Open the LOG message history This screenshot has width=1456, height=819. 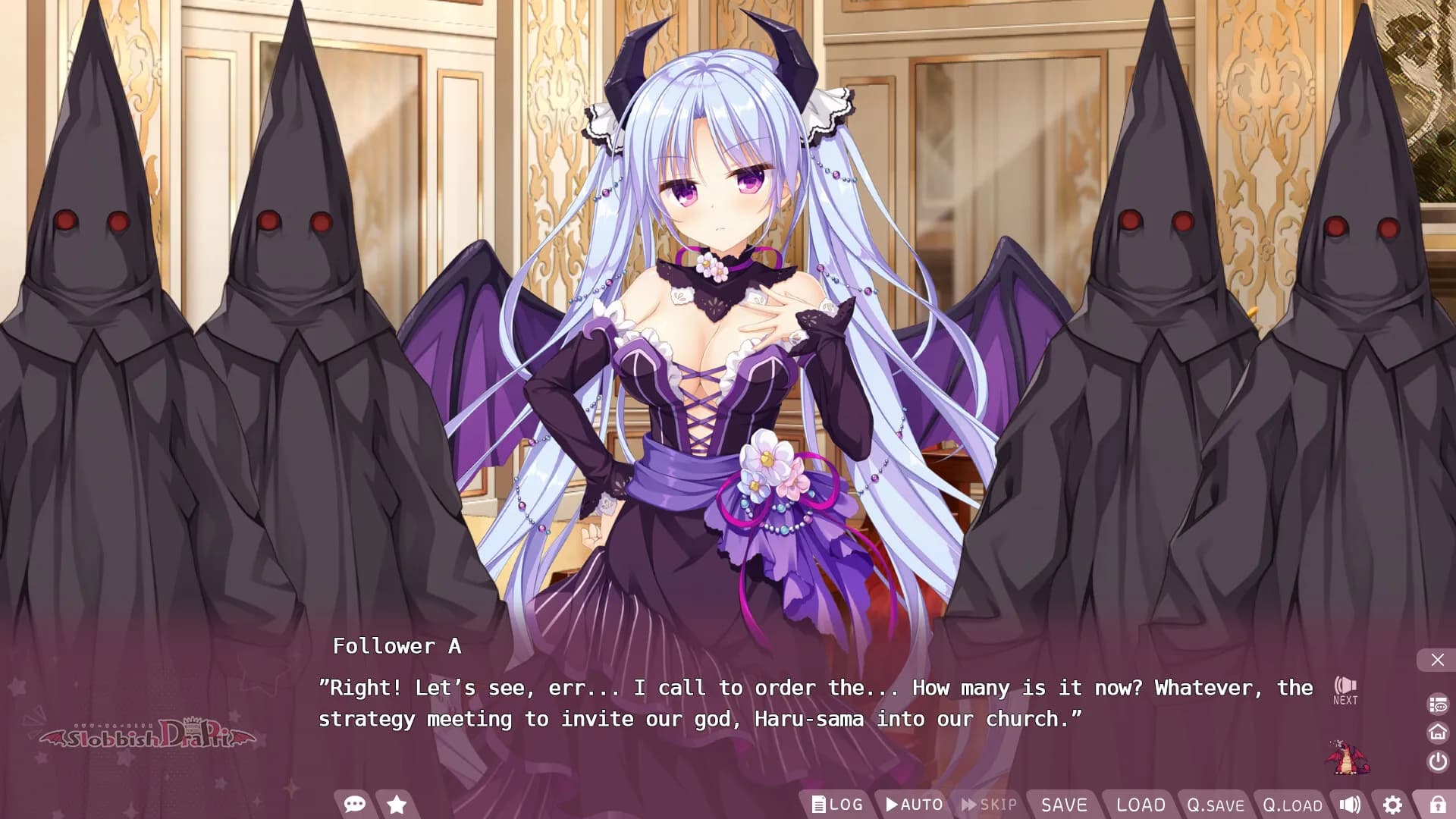tap(837, 805)
